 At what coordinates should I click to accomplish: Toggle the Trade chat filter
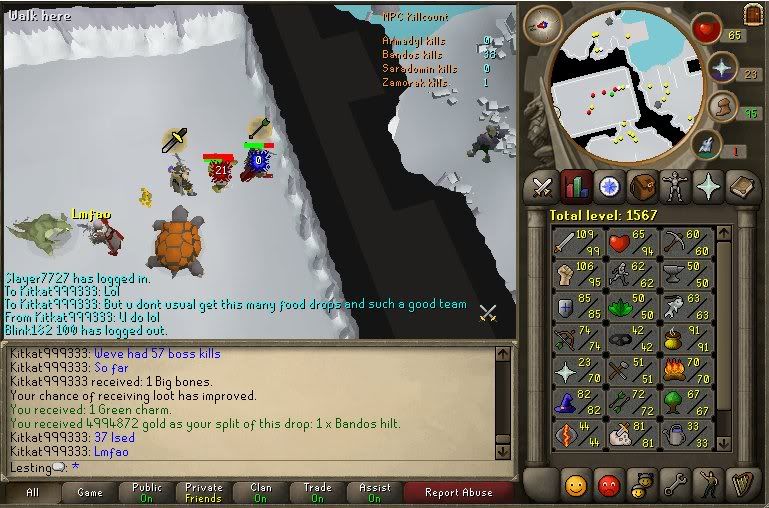[317, 492]
